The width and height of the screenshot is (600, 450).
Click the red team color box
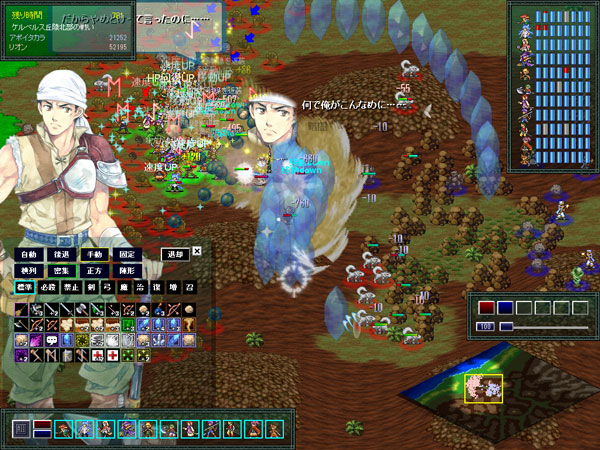(486, 308)
